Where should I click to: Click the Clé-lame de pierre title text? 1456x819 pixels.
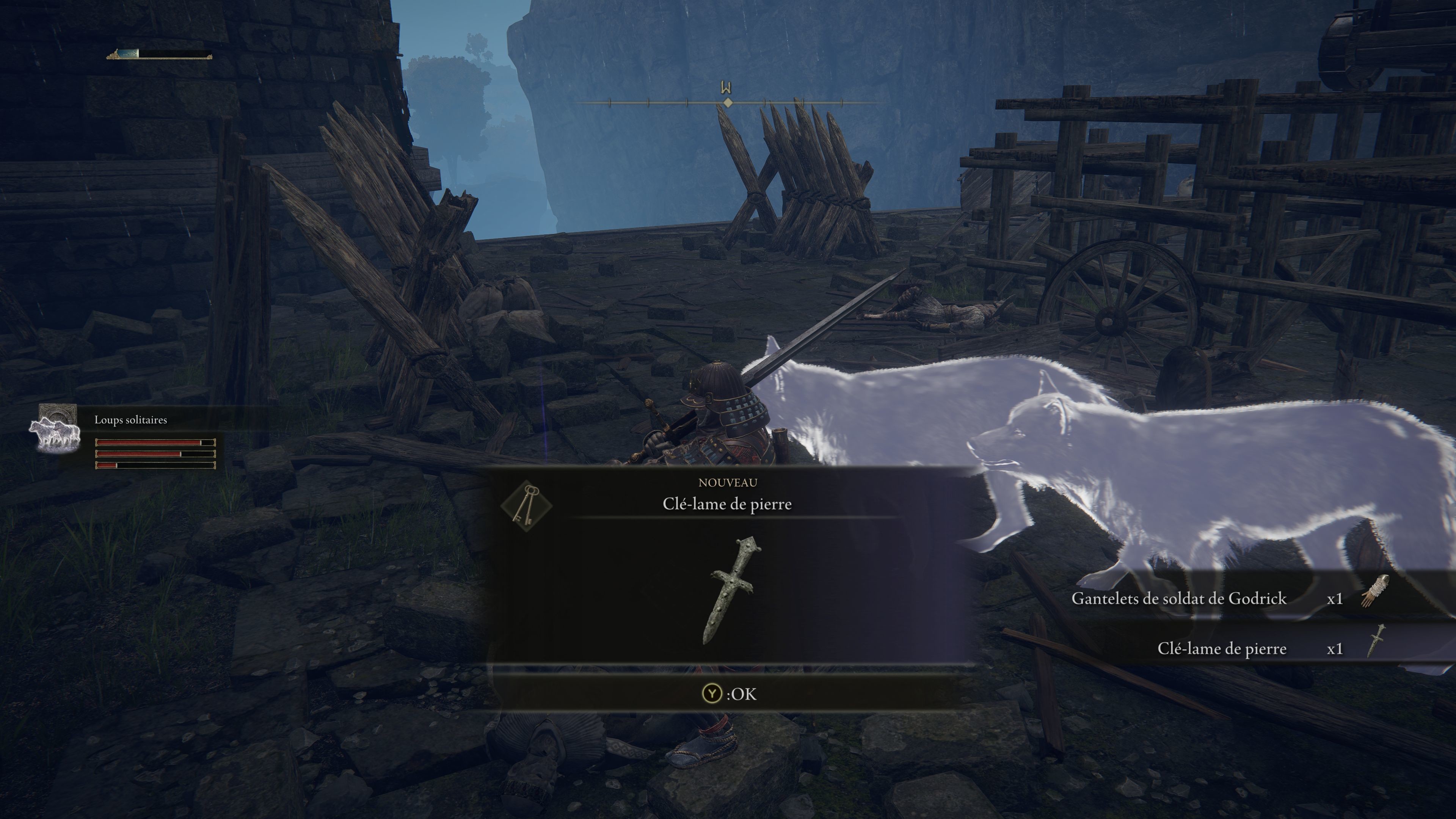728,504
